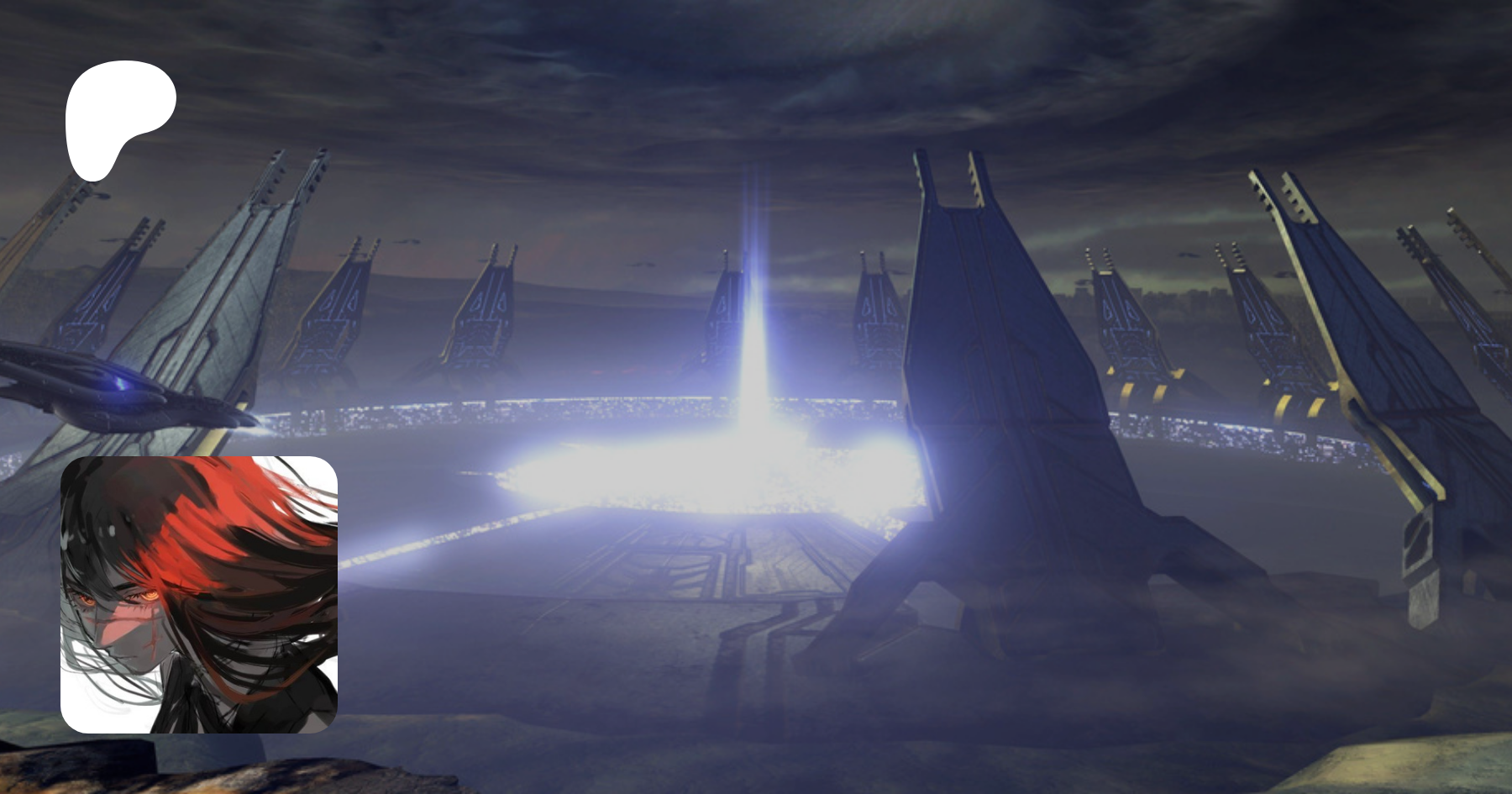Open the red-haired character avatar thumbnail
The image size is (1512, 794).
(199, 594)
